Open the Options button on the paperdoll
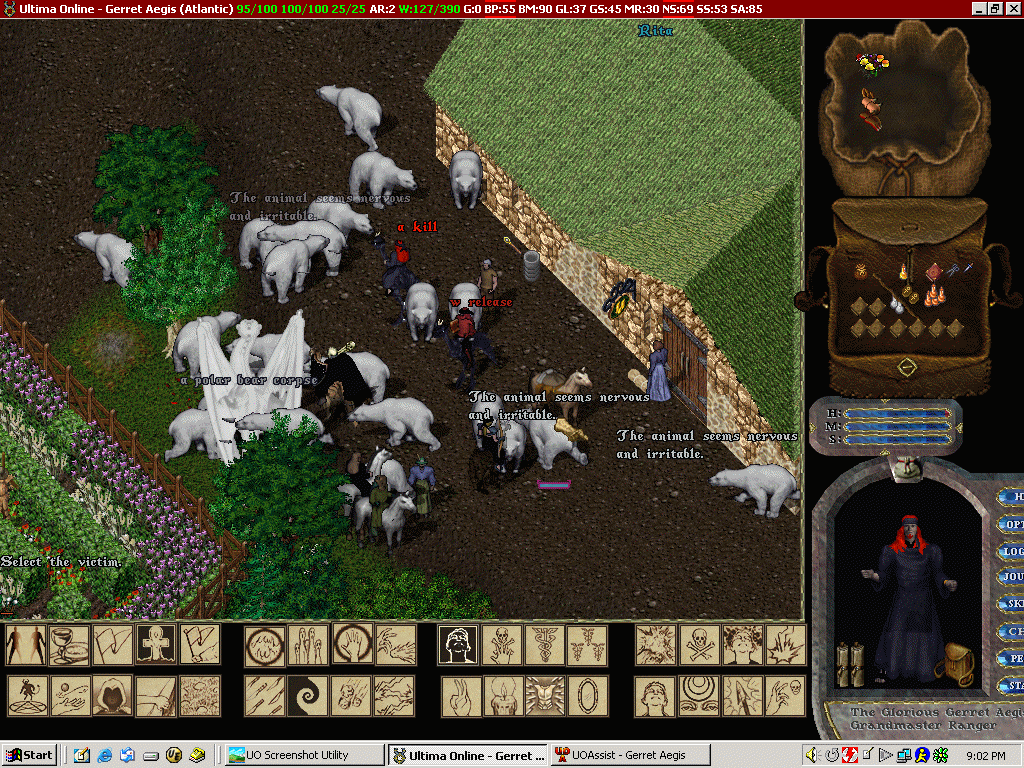This screenshot has height=768, width=1024. pyautogui.click(x=1012, y=524)
